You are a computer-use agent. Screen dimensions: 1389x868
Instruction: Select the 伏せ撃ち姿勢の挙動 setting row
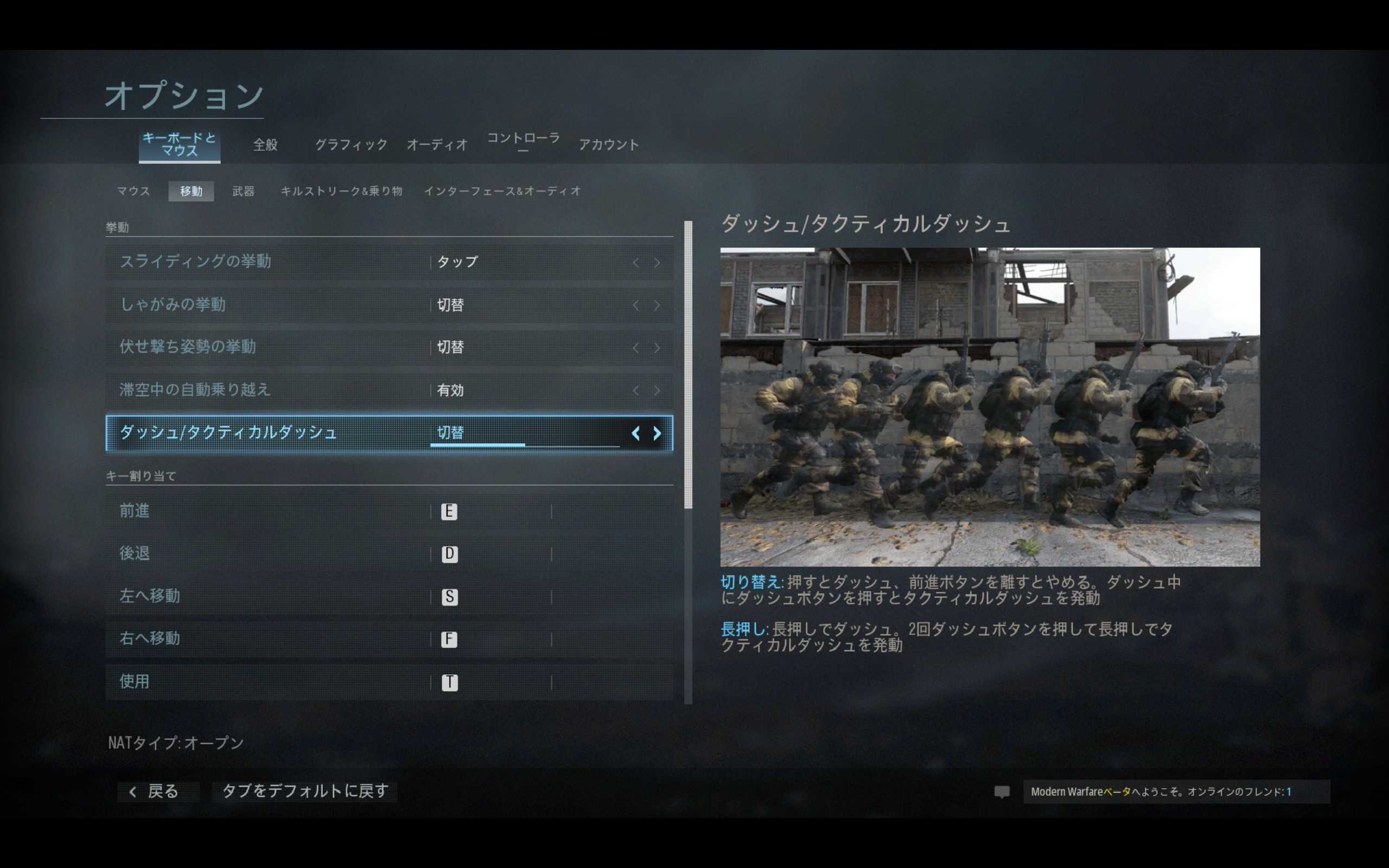tap(389, 347)
